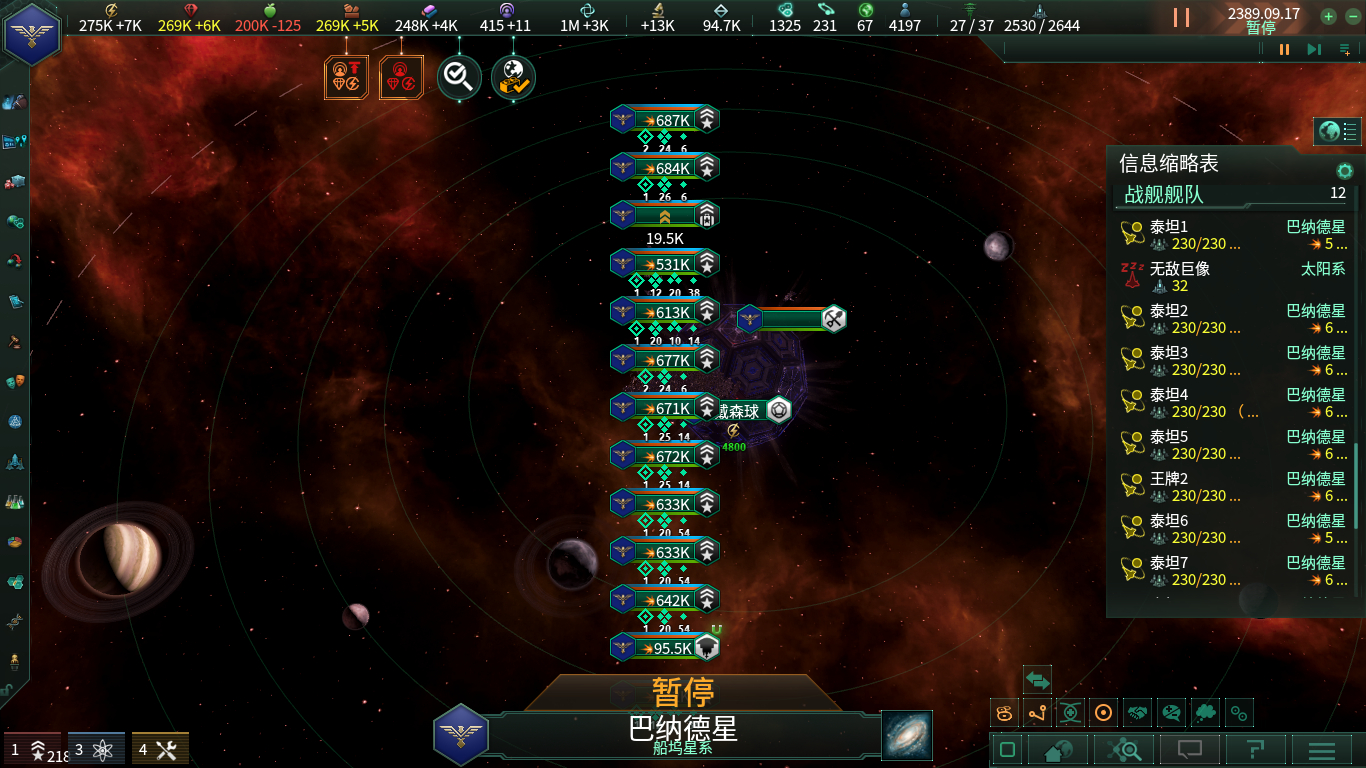Screen dimensions: 1366x768
Task: Switch to galaxy map via the galaxy thumbnail
Action: 907,735
